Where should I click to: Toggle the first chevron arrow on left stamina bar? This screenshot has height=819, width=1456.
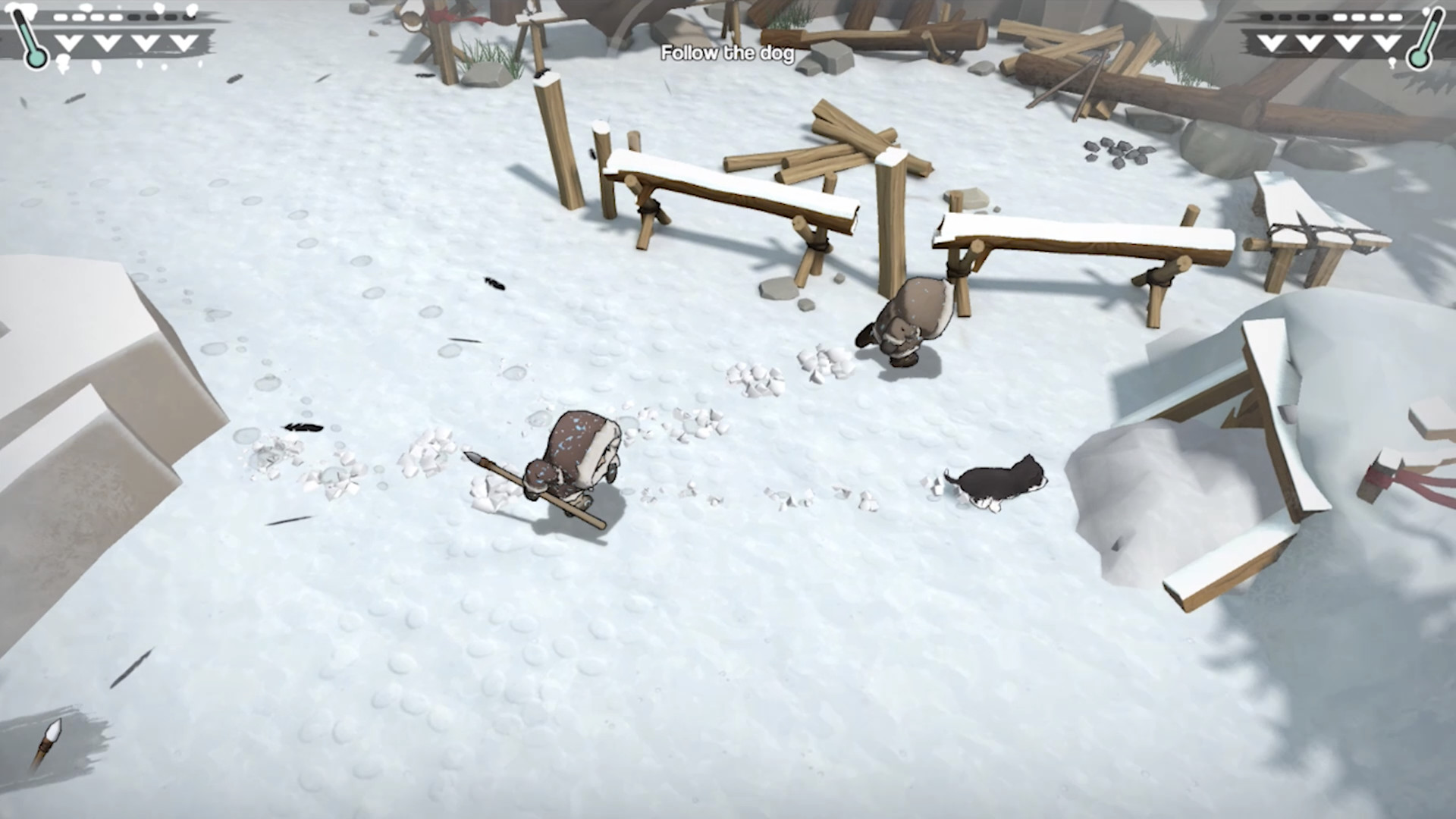68,42
